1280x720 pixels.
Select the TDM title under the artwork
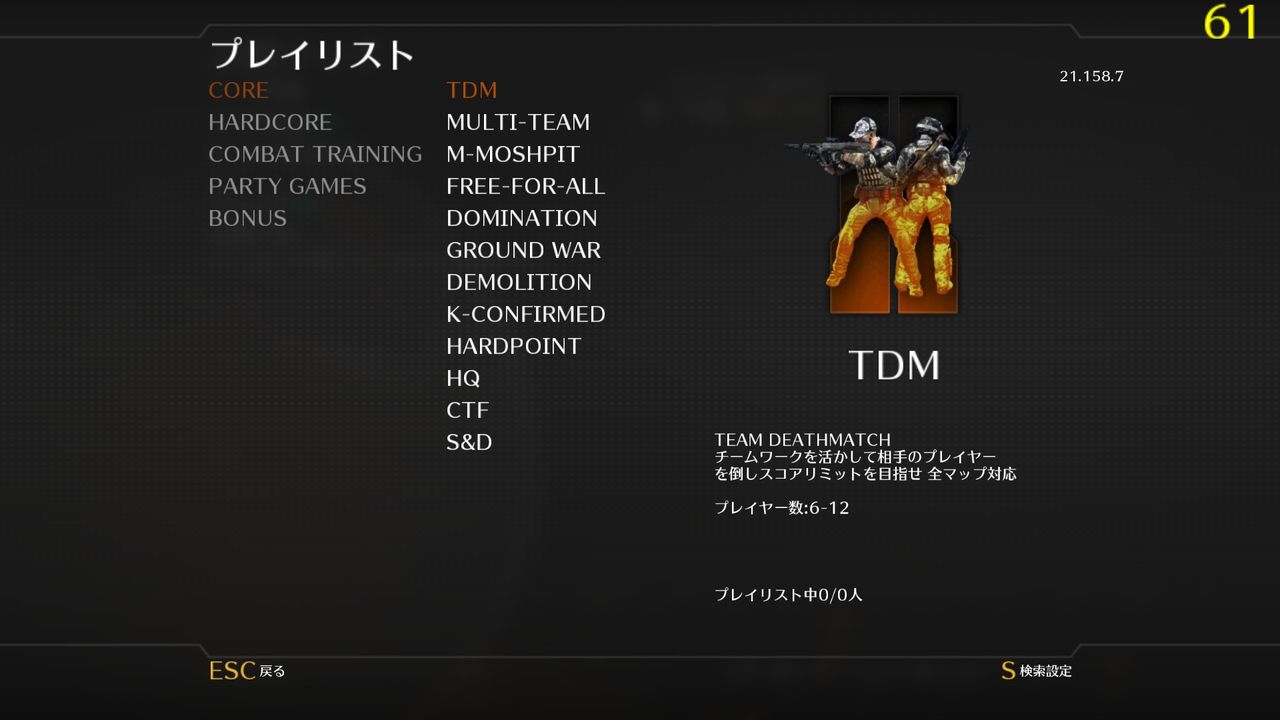897,365
